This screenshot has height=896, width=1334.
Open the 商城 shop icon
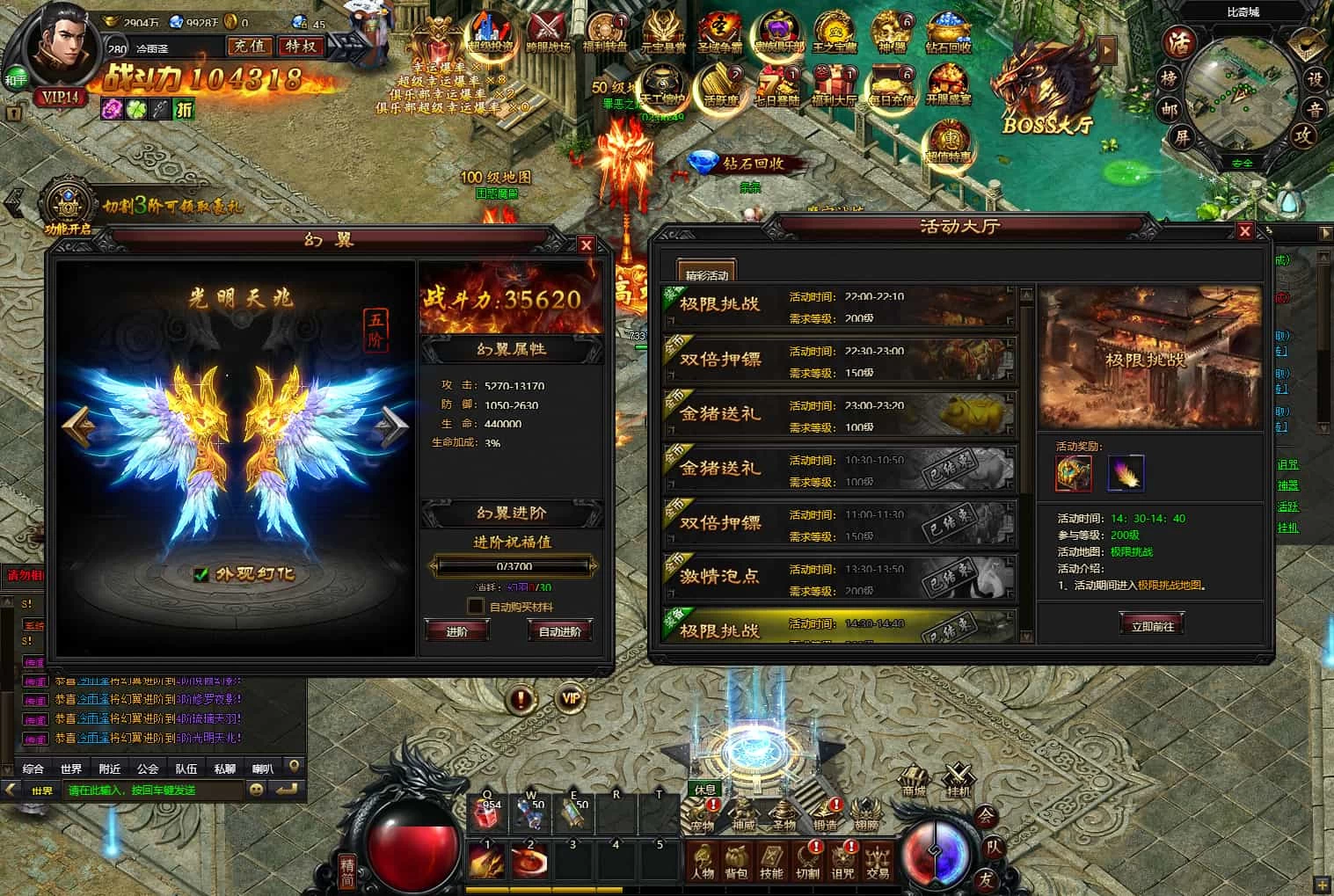coord(914,780)
